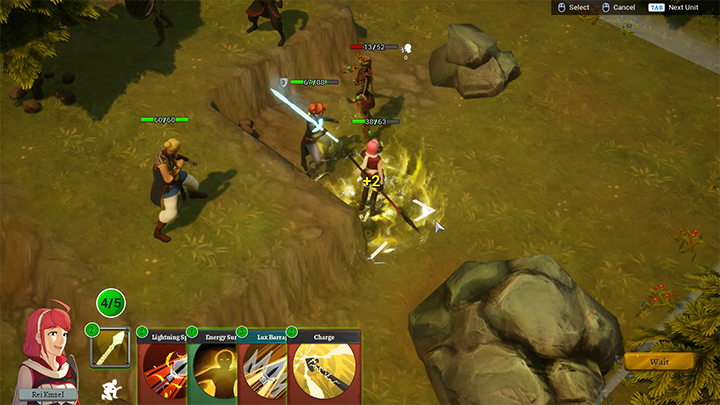720x405 pixels.
Task: Click the crouching figure stance icon
Action: coord(112,388)
